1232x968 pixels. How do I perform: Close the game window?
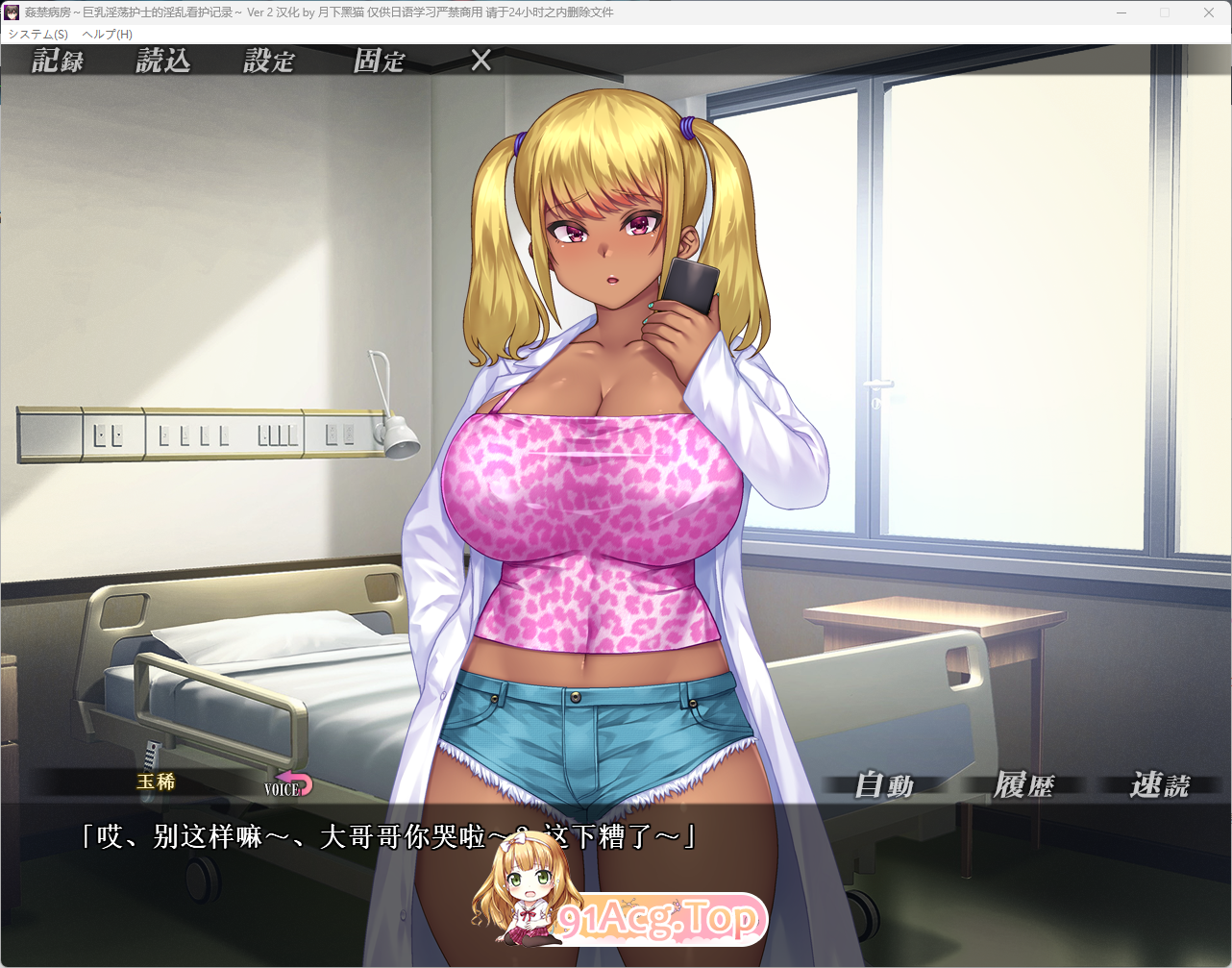pyautogui.click(x=1209, y=12)
